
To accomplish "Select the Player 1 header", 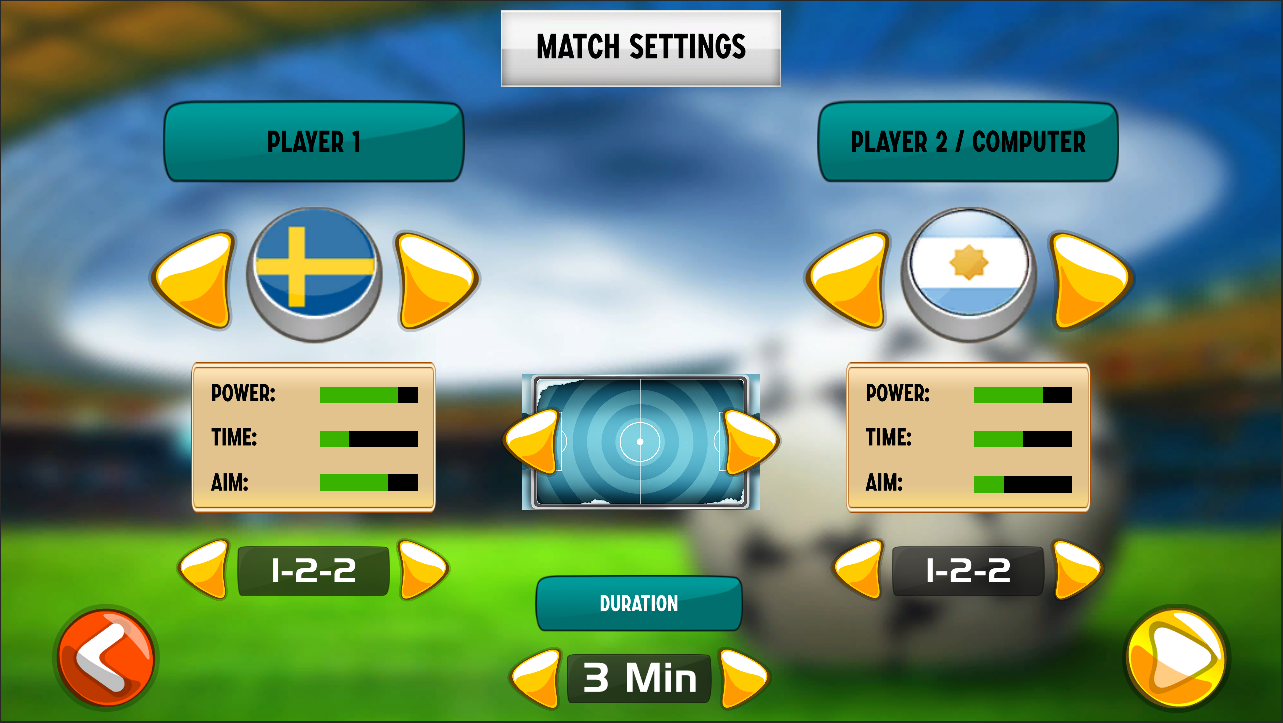I will click(x=313, y=142).
